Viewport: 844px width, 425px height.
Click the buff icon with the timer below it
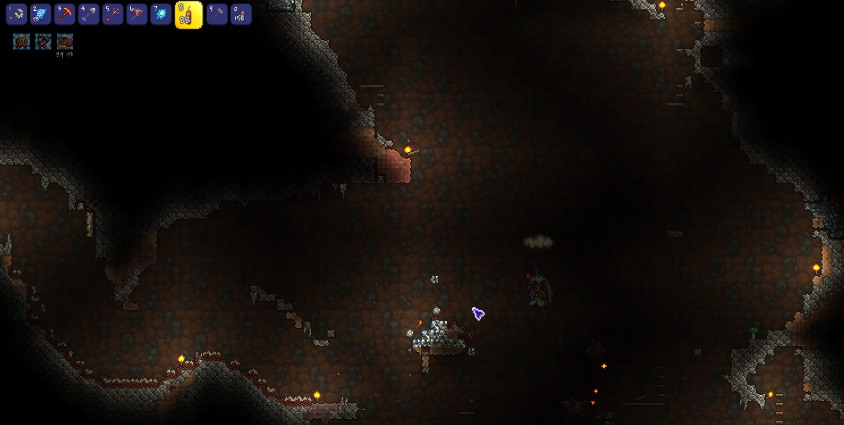(x=65, y=41)
